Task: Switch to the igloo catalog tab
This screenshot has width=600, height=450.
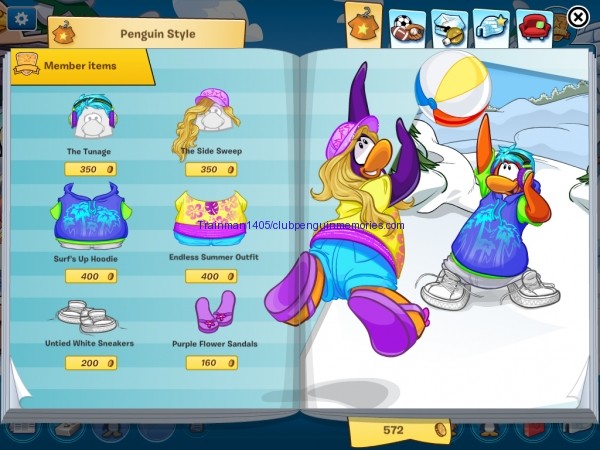Action: tap(490, 25)
